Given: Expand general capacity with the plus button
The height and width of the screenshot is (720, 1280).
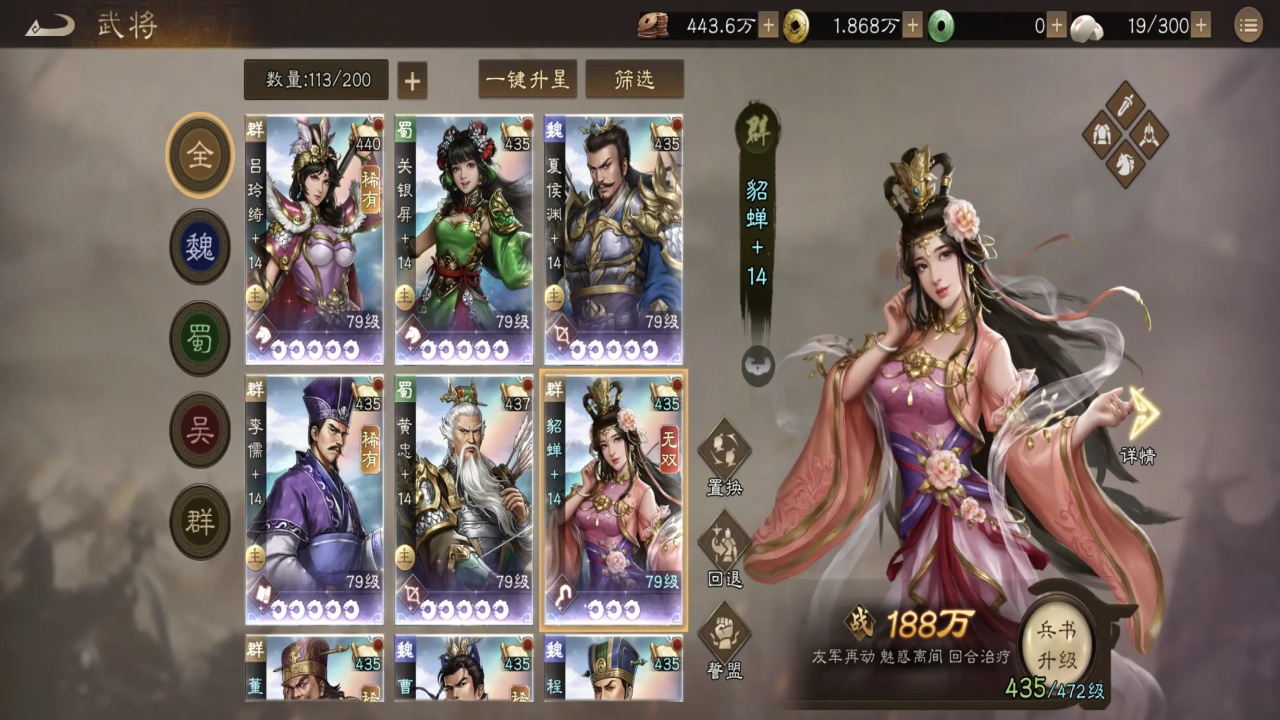Looking at the screenshot, I should [412, 80].
